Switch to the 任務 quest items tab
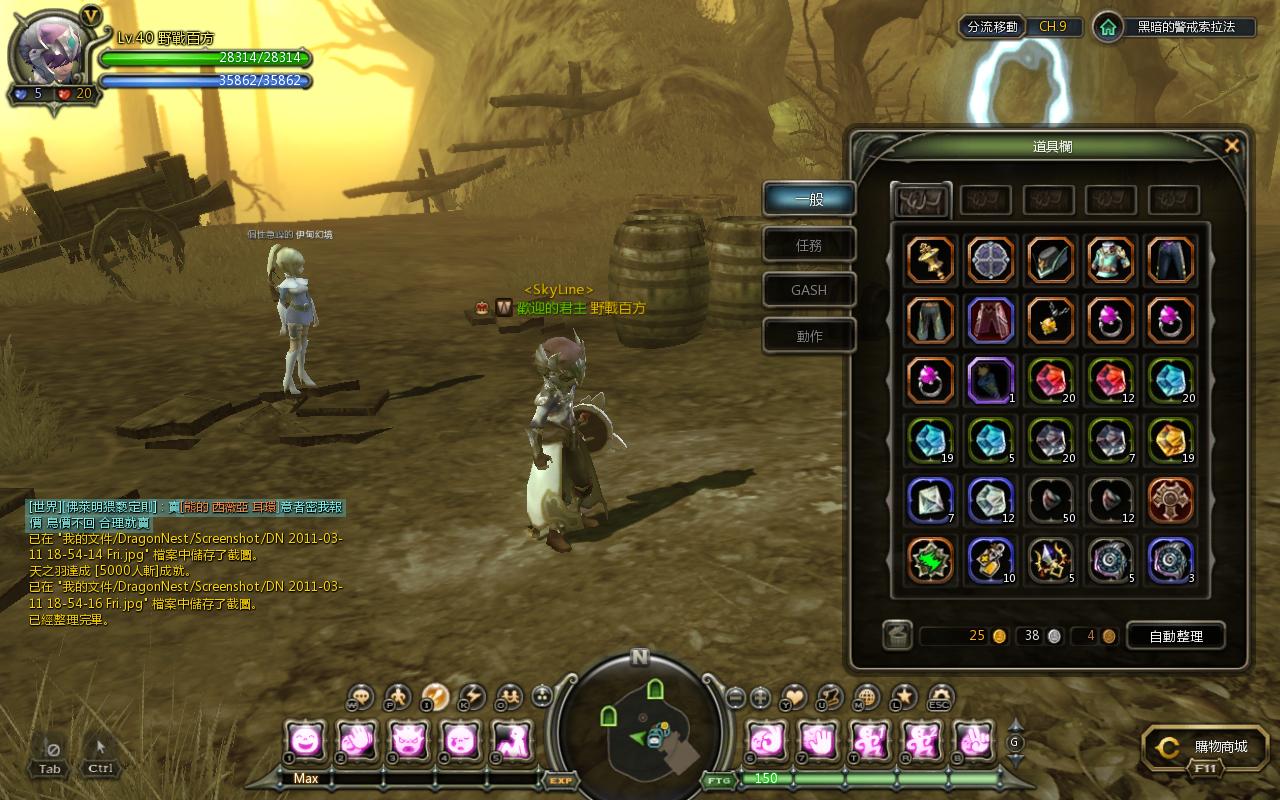 (x=809, y=245)
